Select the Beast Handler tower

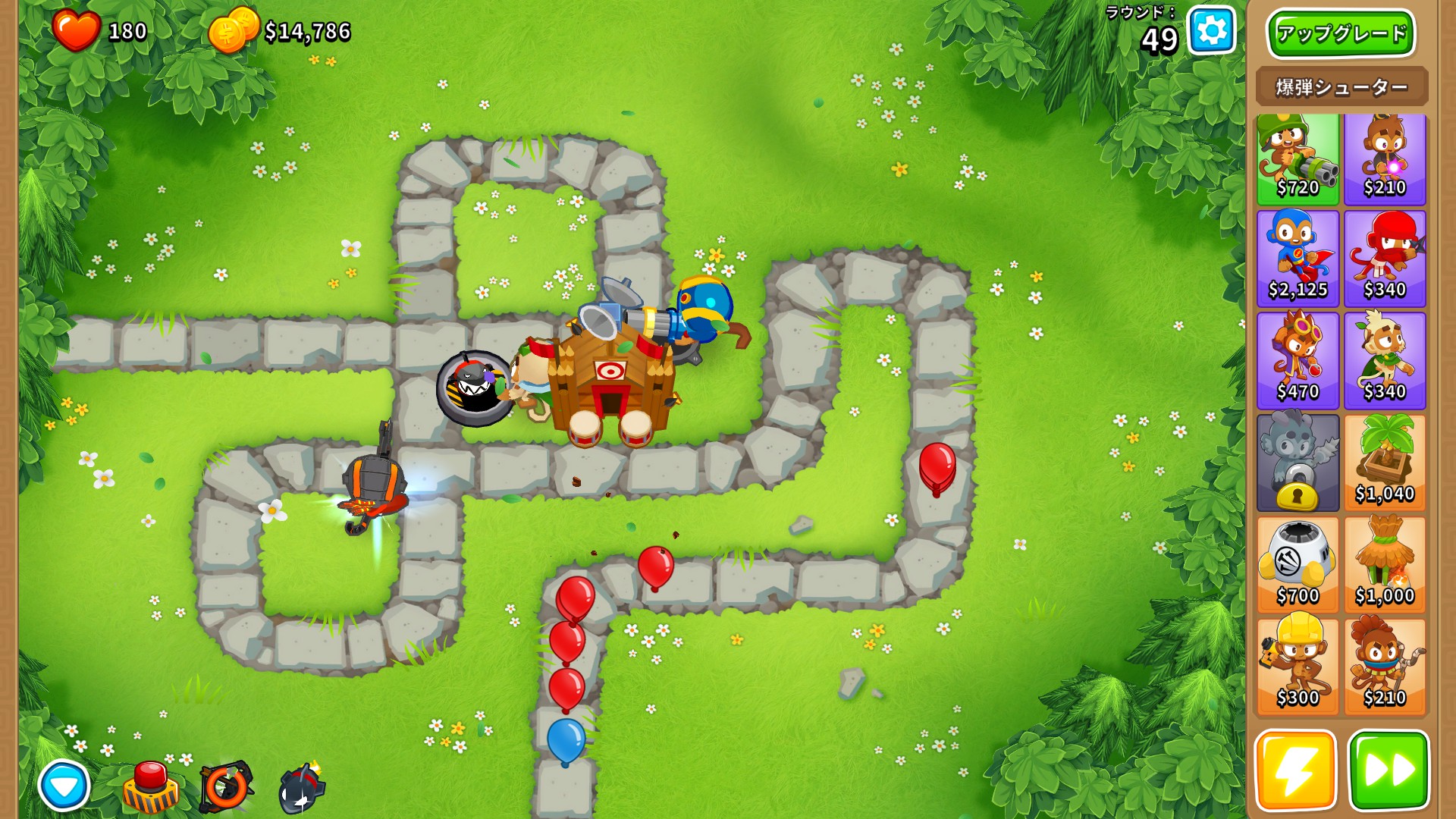[1385, 667]
